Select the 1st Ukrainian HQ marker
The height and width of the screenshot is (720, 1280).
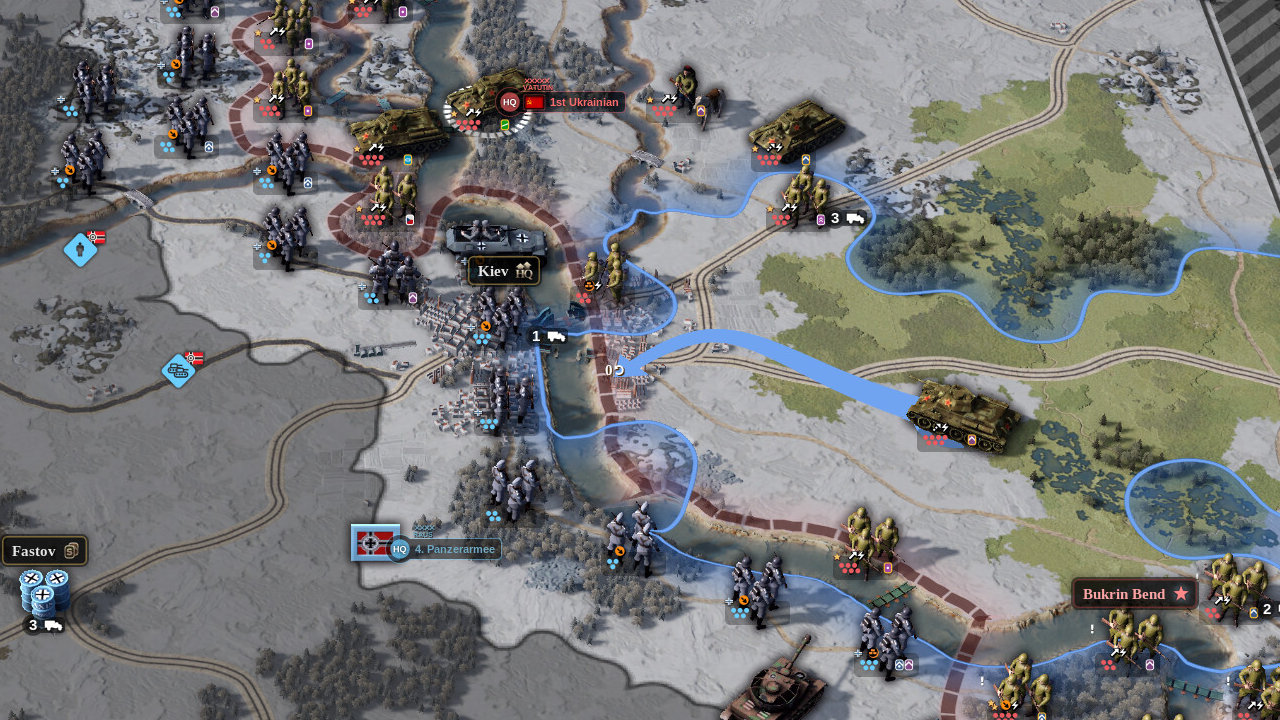click(510, 102)
